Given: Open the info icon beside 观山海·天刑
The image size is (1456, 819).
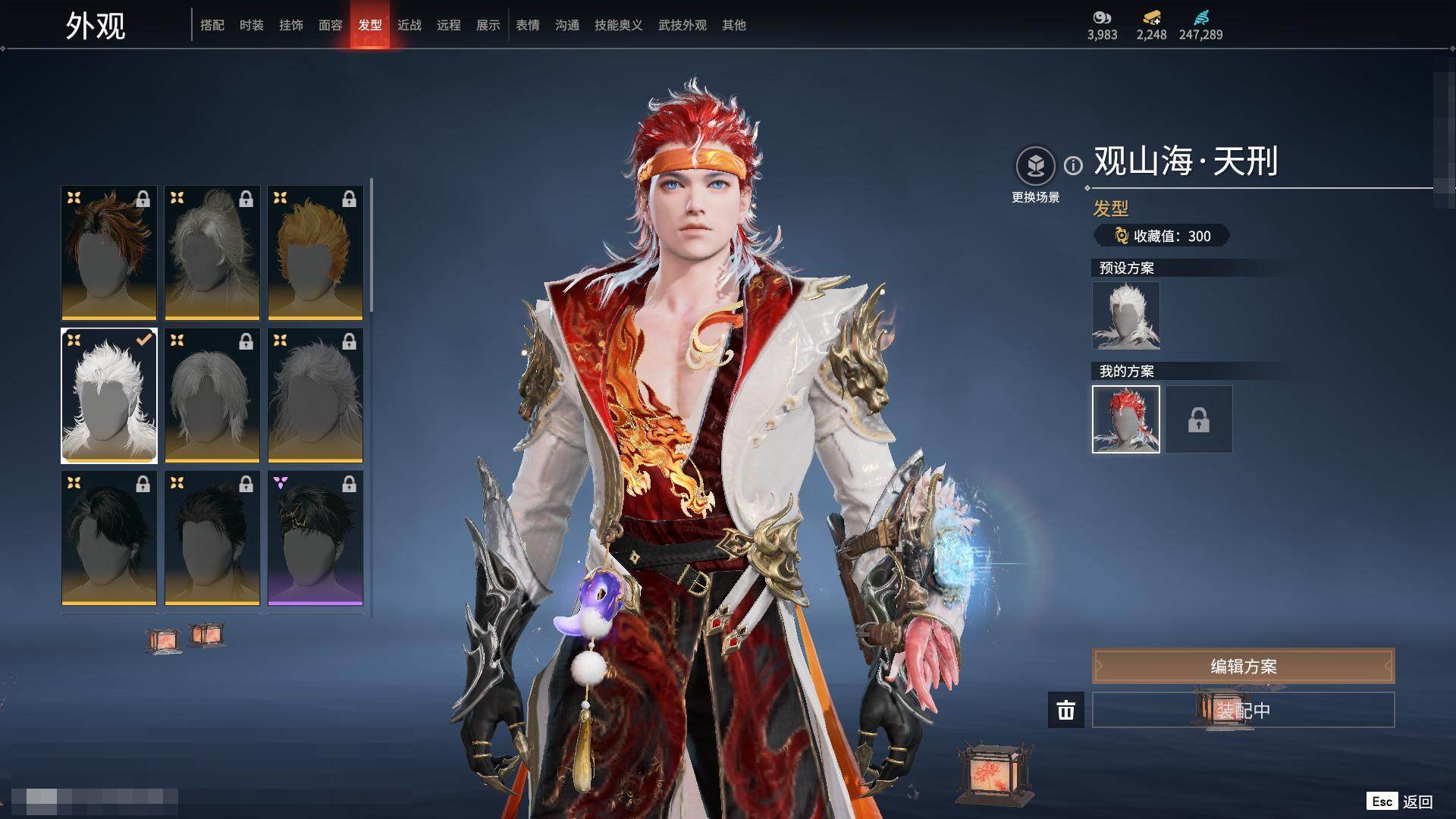Looking at the screenshot, I should click(x=1073, y=165).
